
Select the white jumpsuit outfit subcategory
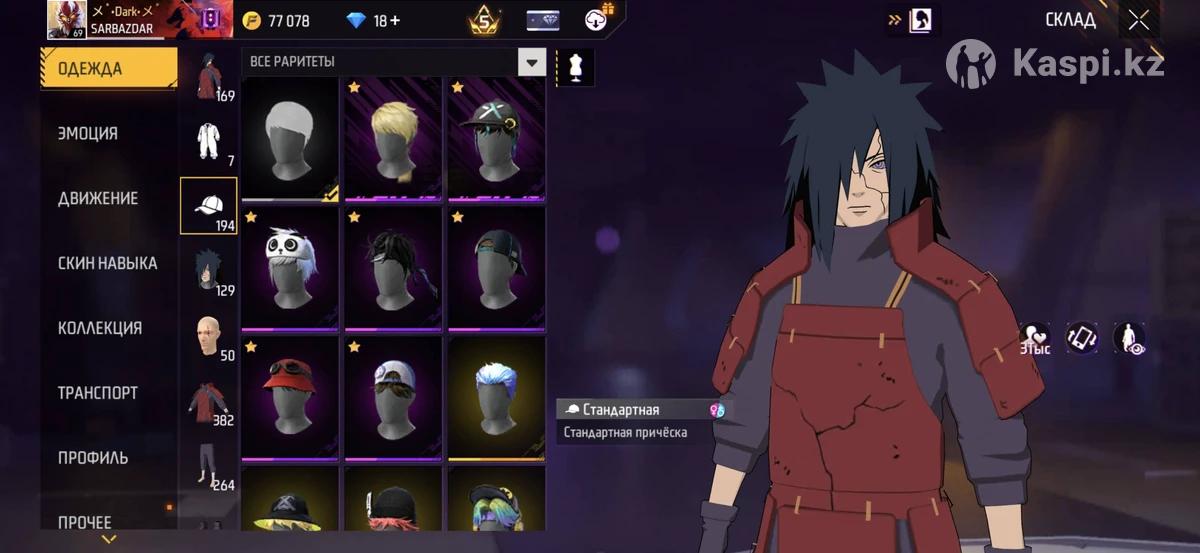click(x=208, y=140)
